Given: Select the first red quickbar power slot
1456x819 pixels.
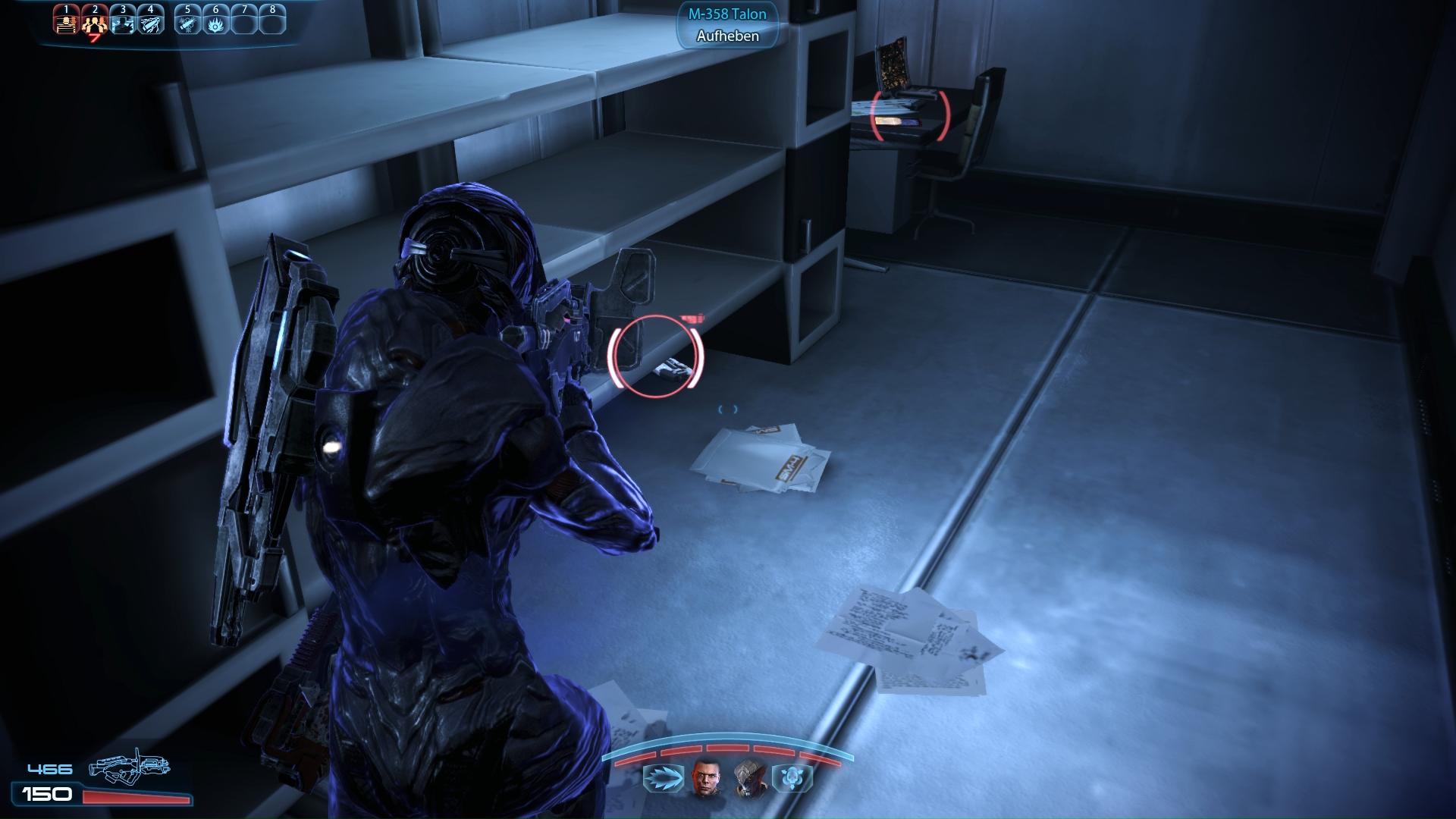Looking at the screenshot, I should coord(67,21).
